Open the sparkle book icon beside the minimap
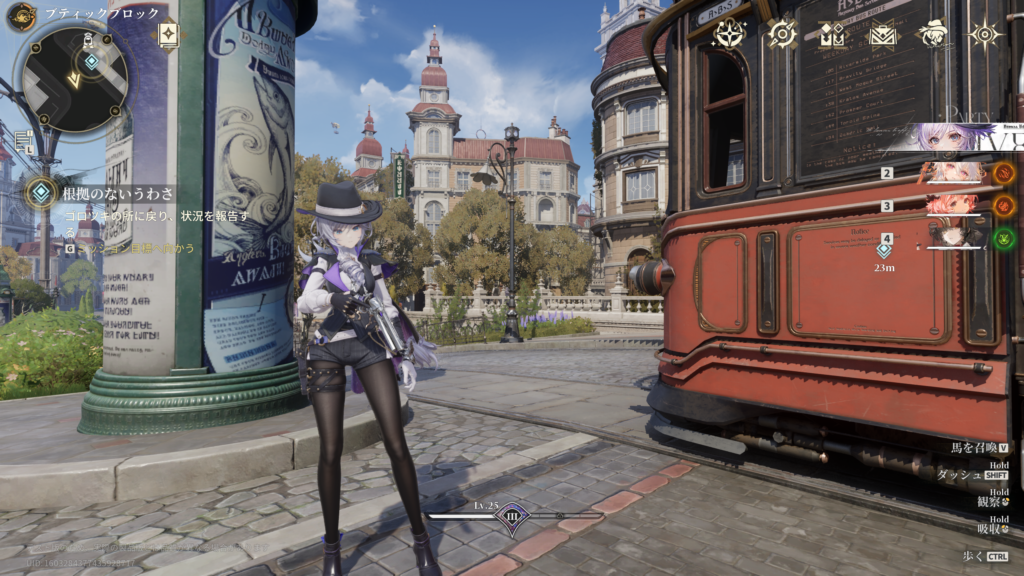Image resolution: width=1024 pixels, height=576 pixels. tap(168, 34)
